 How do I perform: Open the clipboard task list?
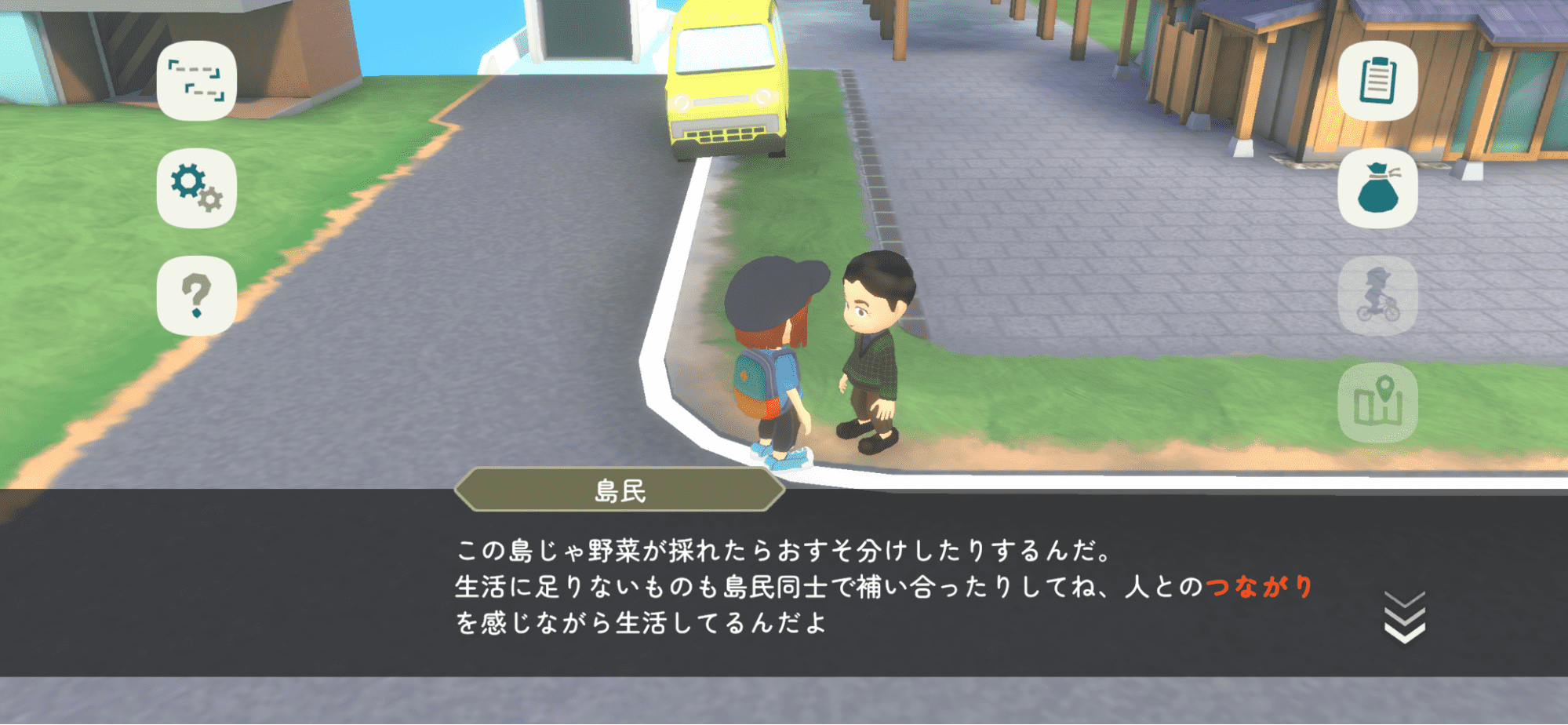(x=1377, y=82)
